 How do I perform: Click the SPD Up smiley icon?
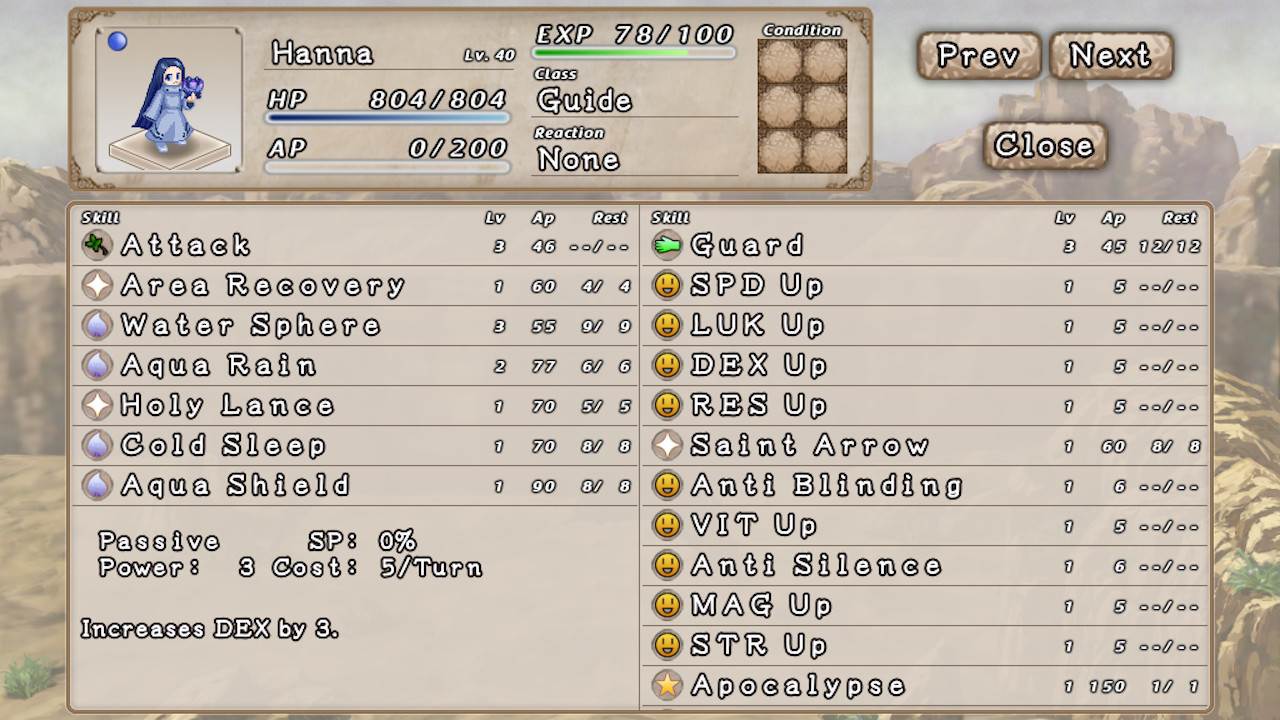tap(668, 284)
